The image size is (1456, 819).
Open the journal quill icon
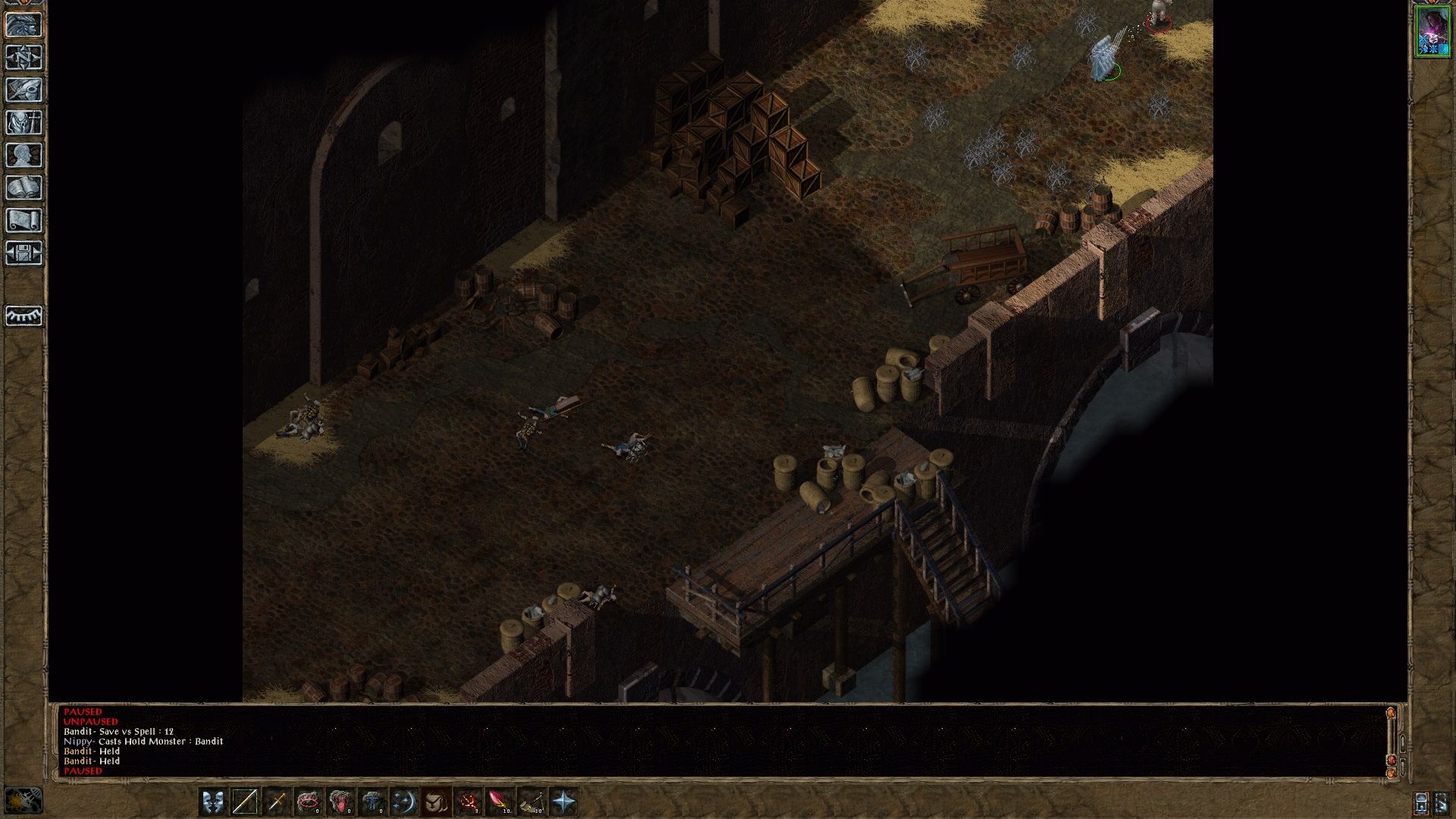(x=24, y=89)
